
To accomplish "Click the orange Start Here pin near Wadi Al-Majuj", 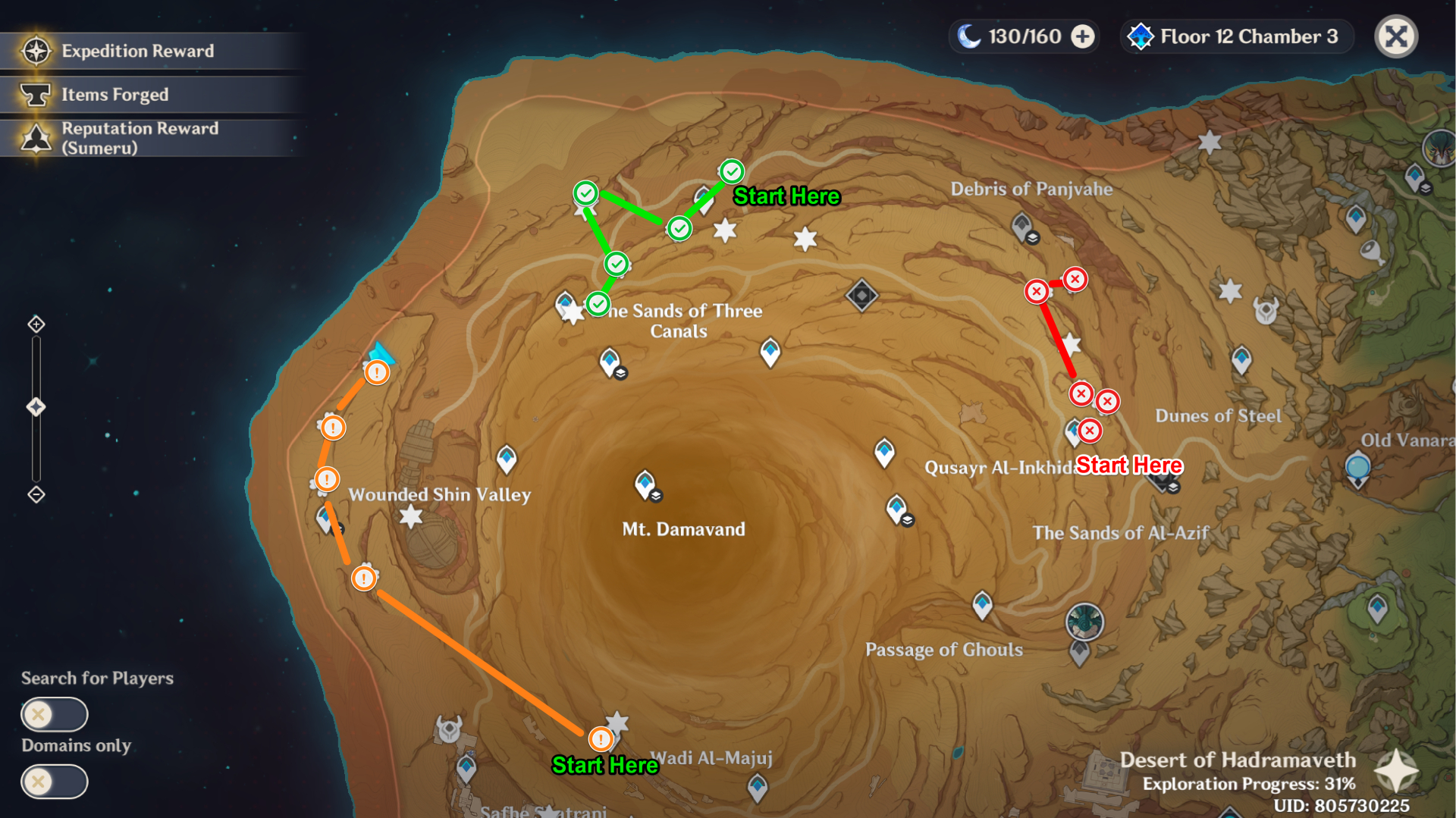I will [x=600, y=738].
